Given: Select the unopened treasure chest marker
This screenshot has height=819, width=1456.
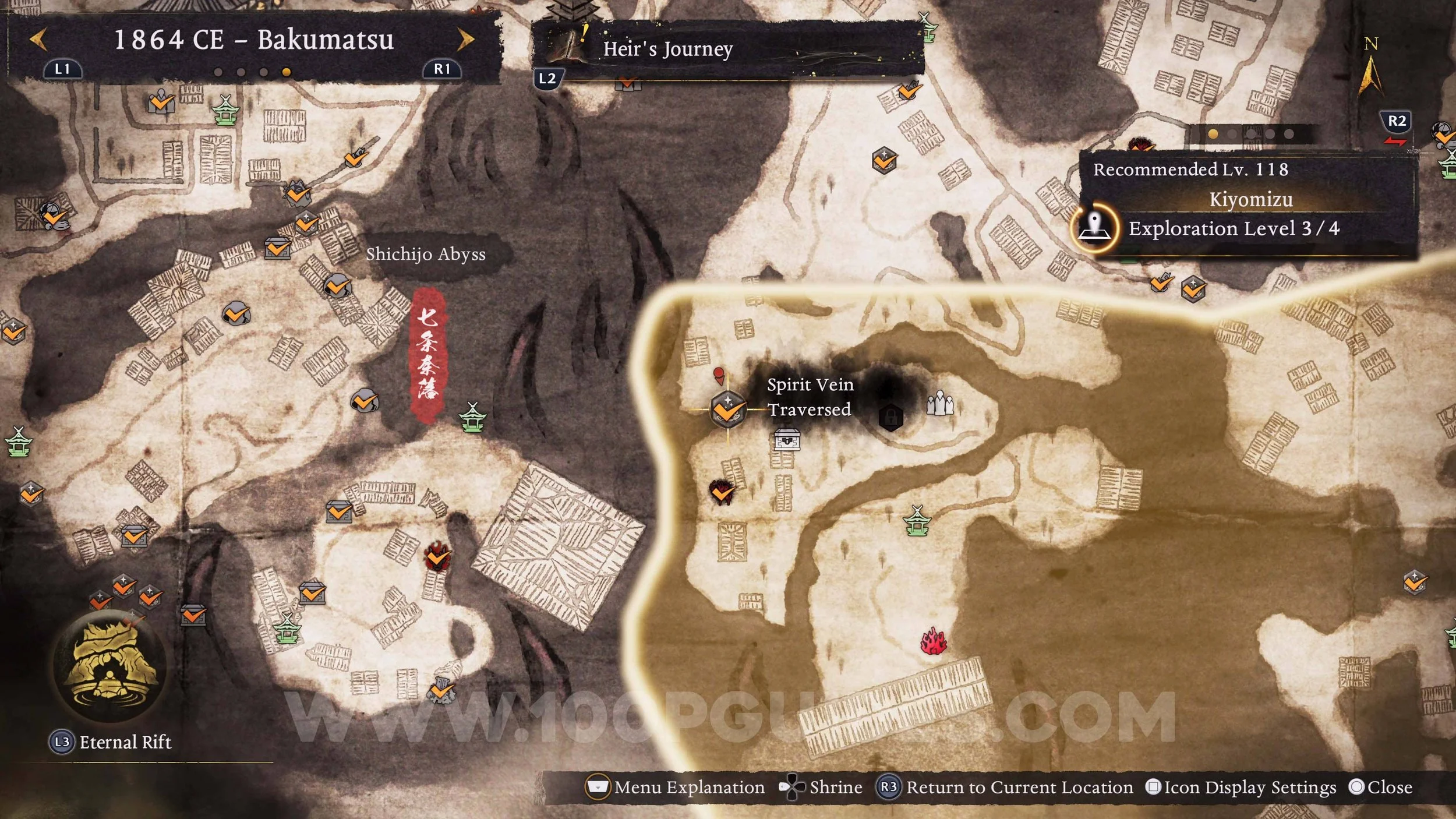Looking at the screenshot, I should click(787, 440).
